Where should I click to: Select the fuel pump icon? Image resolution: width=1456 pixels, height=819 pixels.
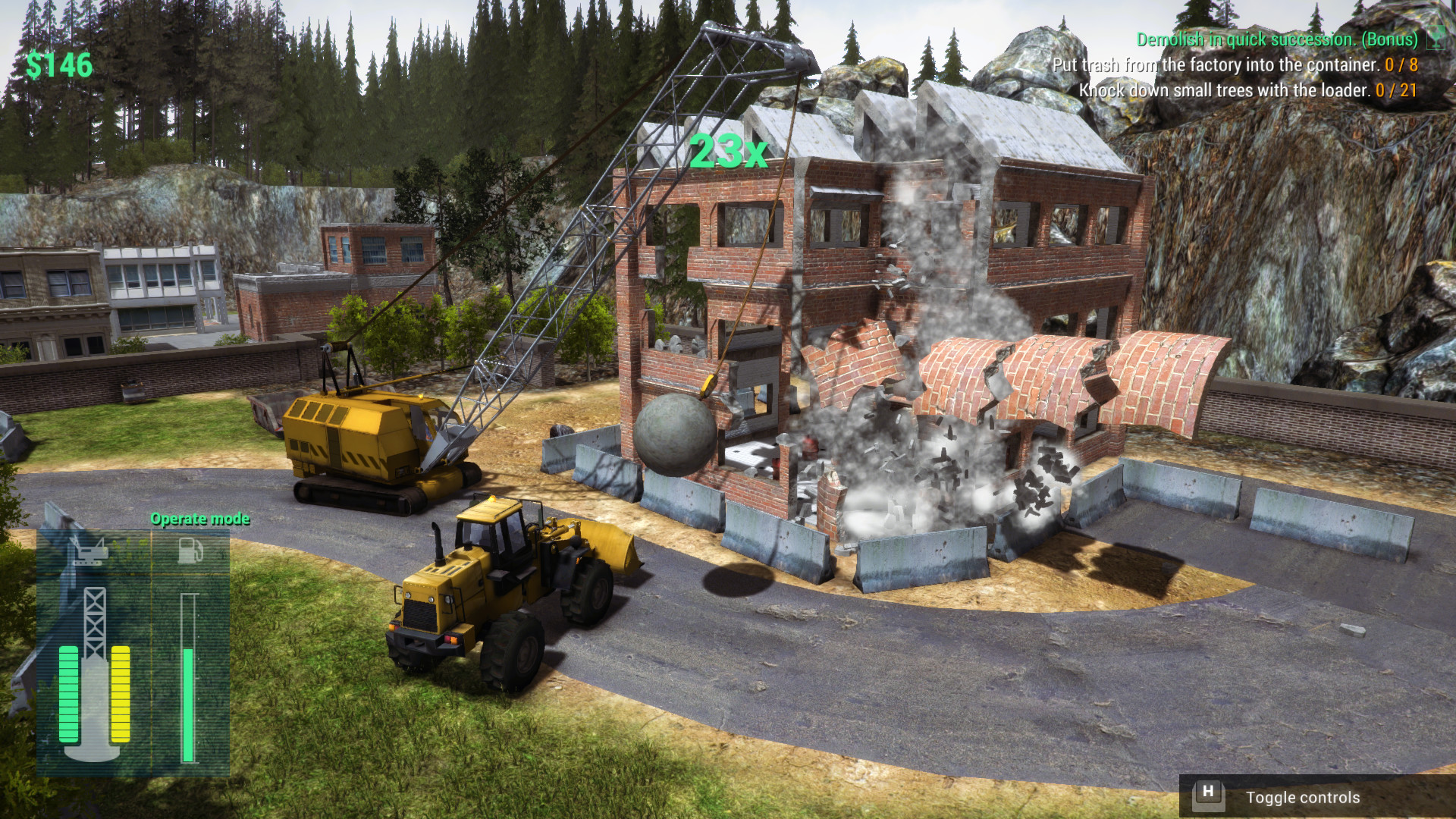[190, 550]
